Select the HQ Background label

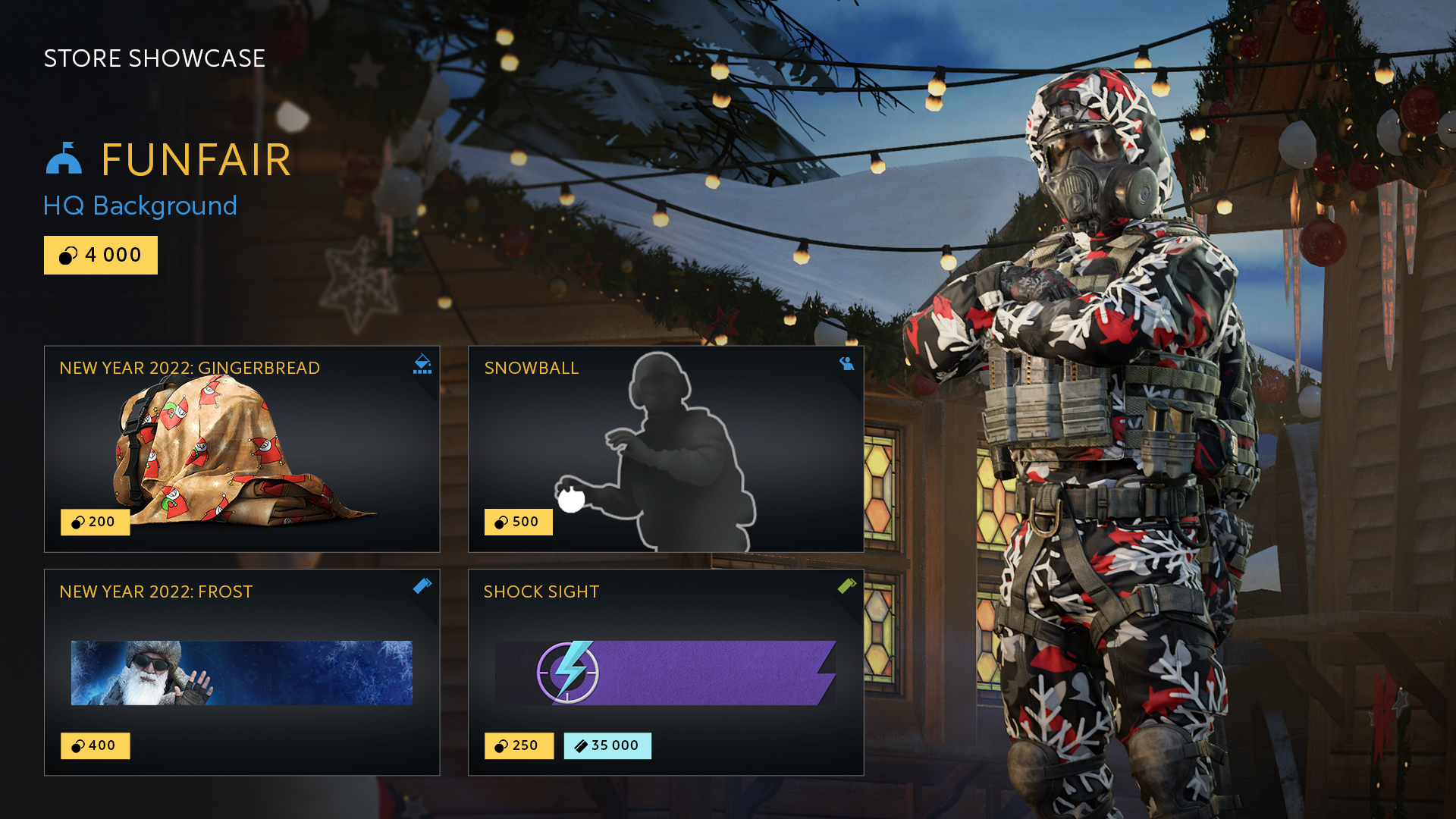[x=140, y=206]
